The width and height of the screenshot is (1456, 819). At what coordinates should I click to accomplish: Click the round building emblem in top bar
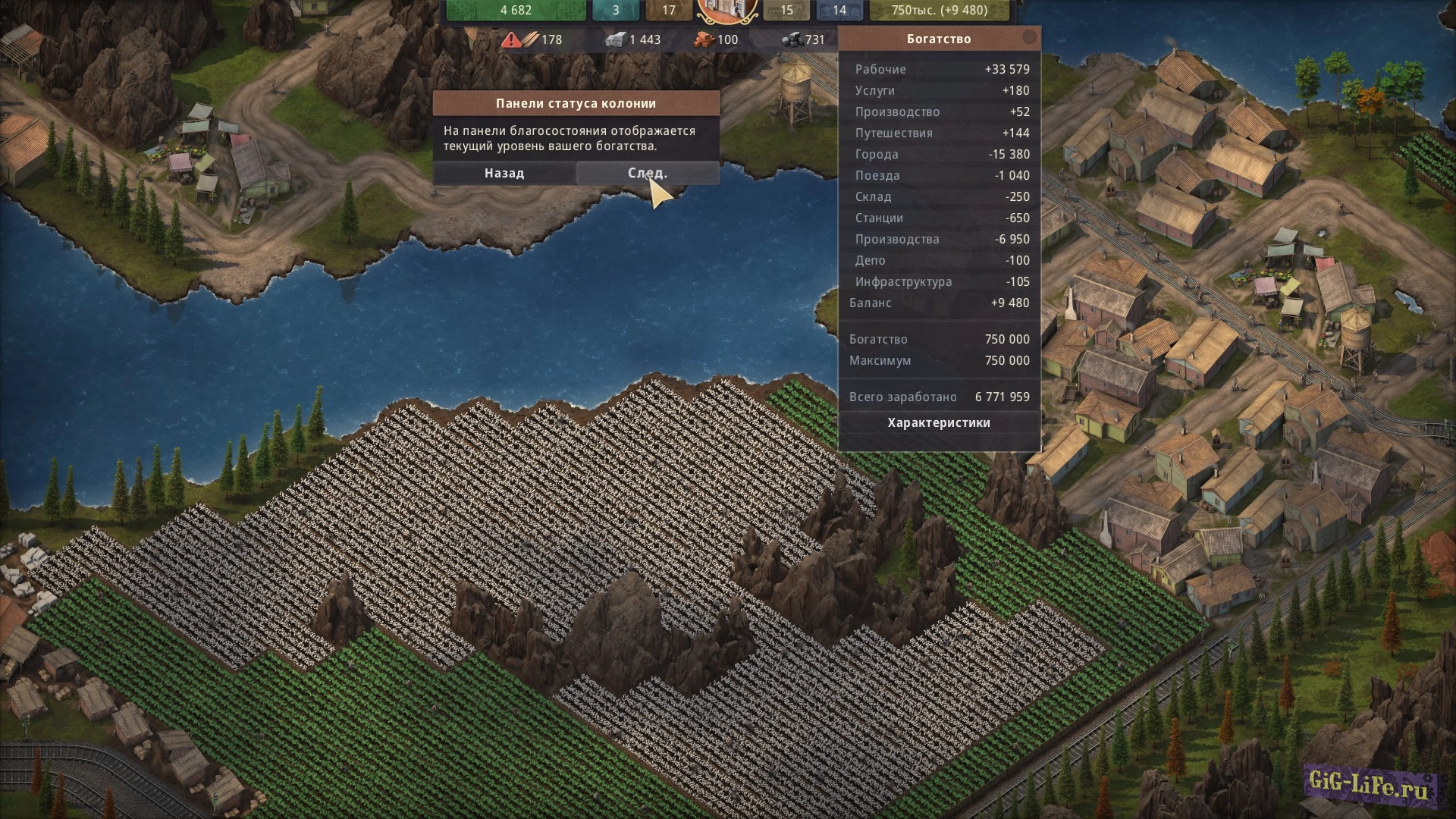[727, 9]
